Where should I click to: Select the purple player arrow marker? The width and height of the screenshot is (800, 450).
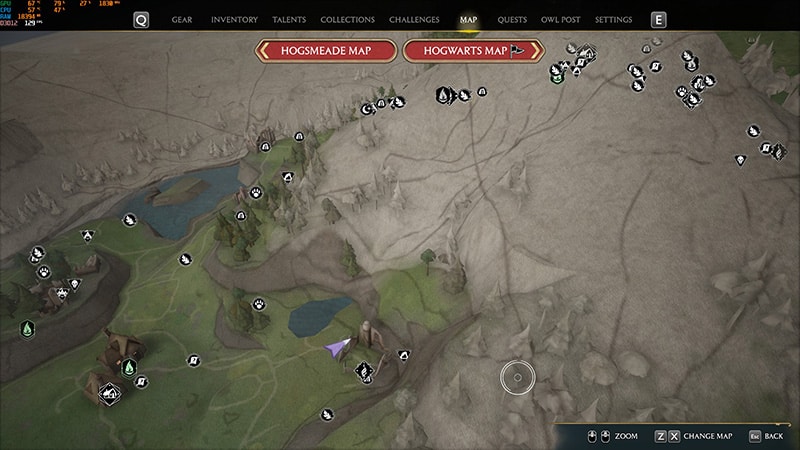[337, 347]
